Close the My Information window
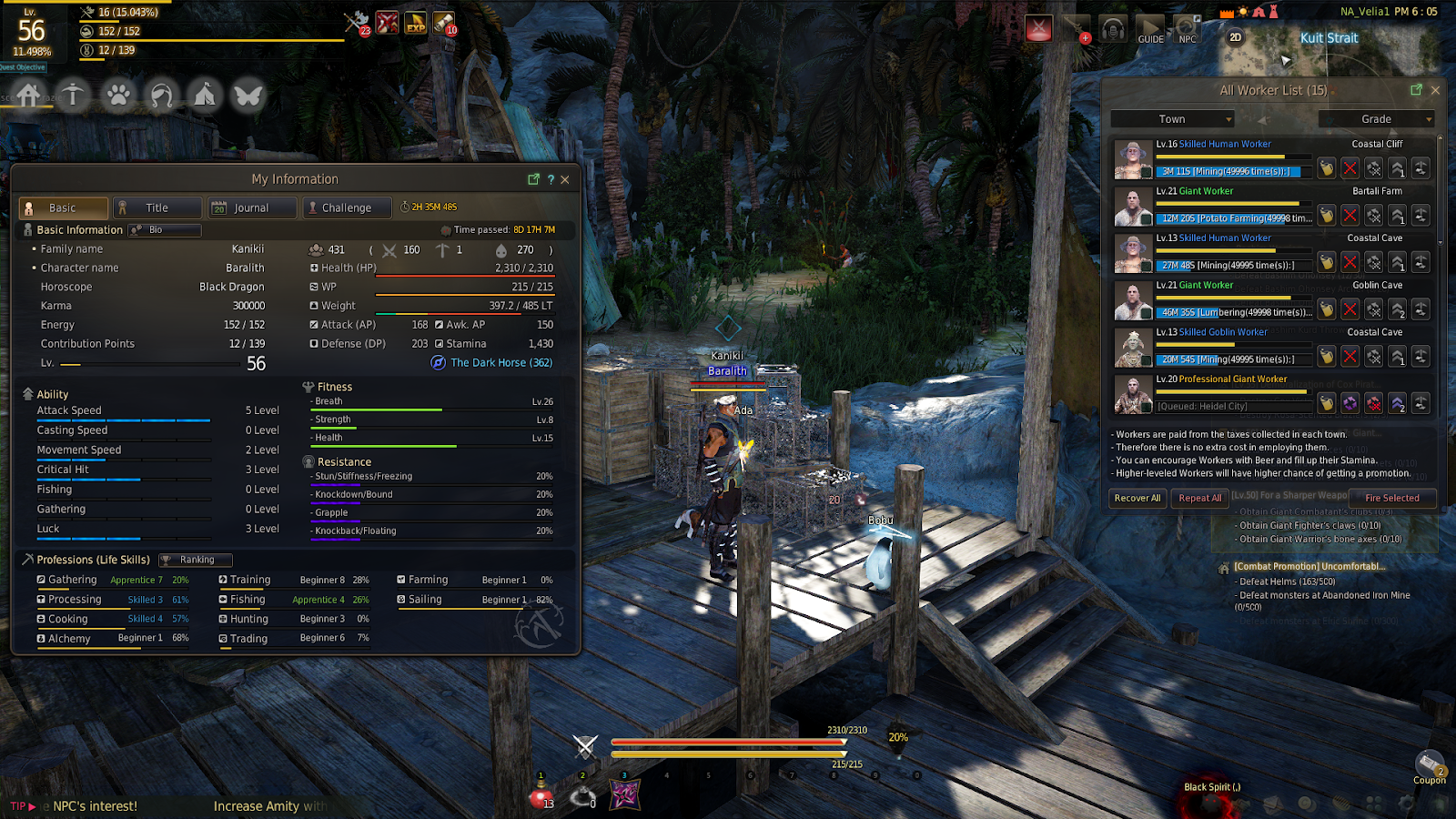The image size is (1456, 819). [x=565, y=179]
